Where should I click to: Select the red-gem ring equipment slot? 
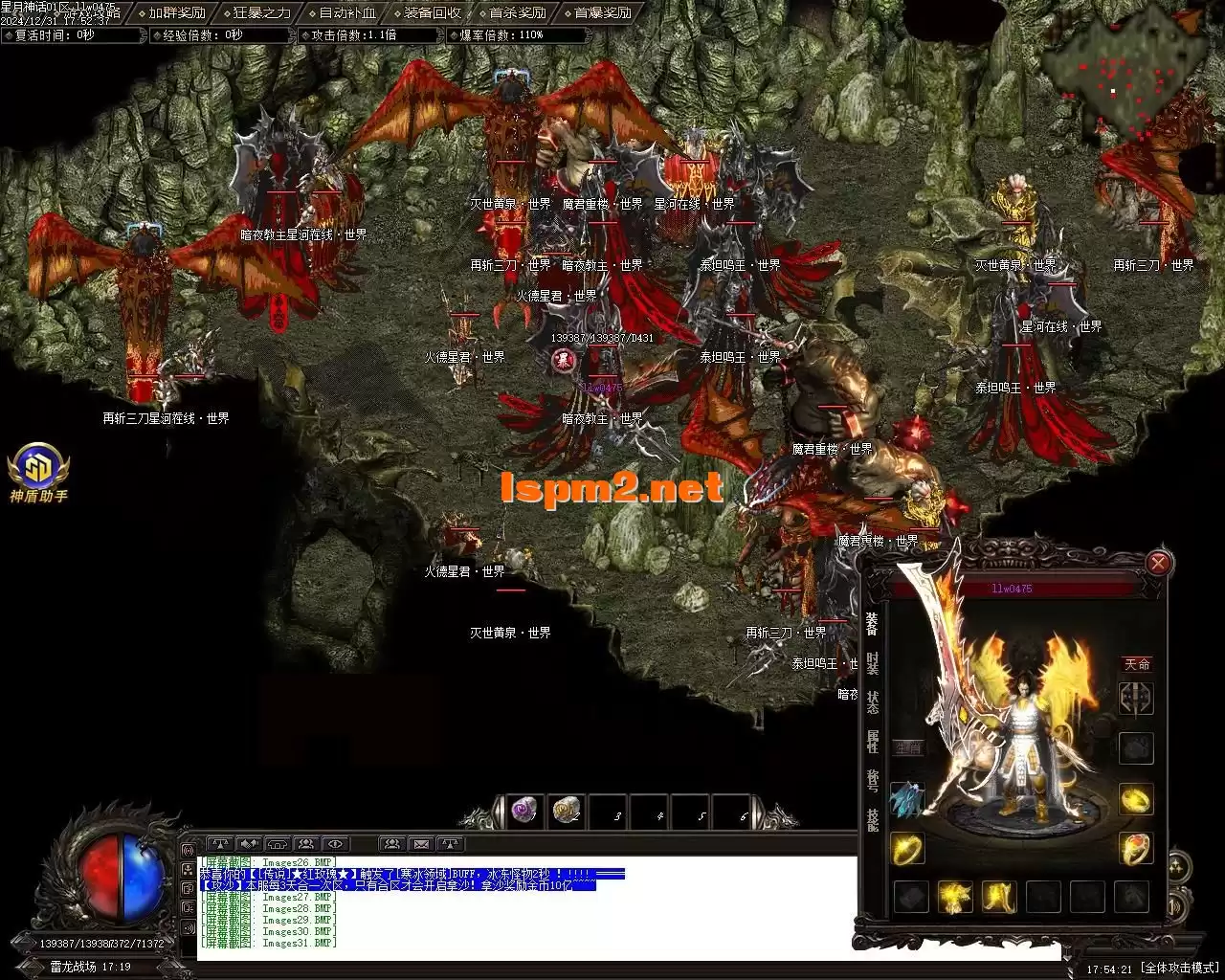[x=1136, y=848]
